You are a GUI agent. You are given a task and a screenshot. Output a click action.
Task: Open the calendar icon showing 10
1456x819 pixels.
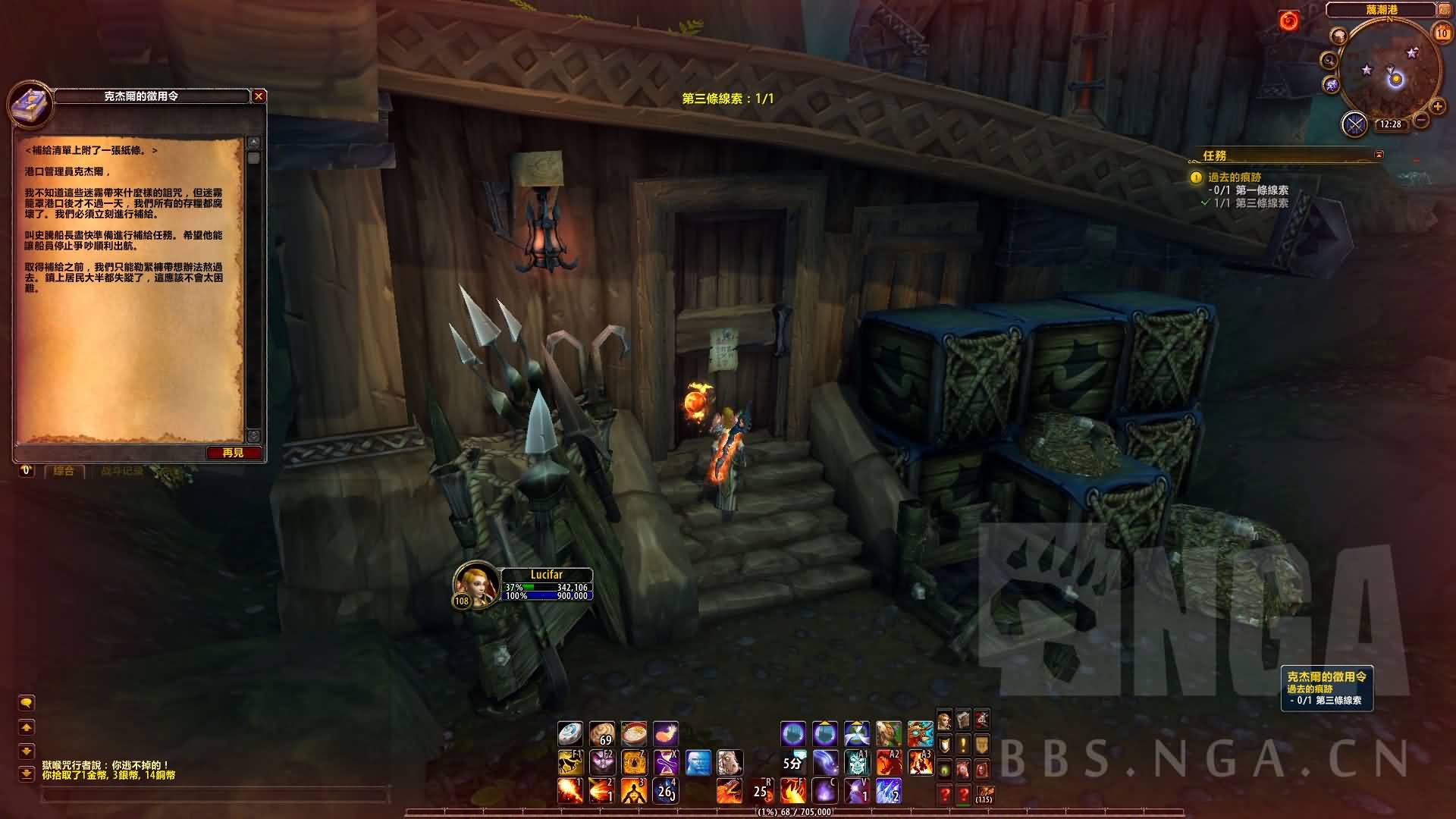pyautogui.click(x=1442, y=33)
